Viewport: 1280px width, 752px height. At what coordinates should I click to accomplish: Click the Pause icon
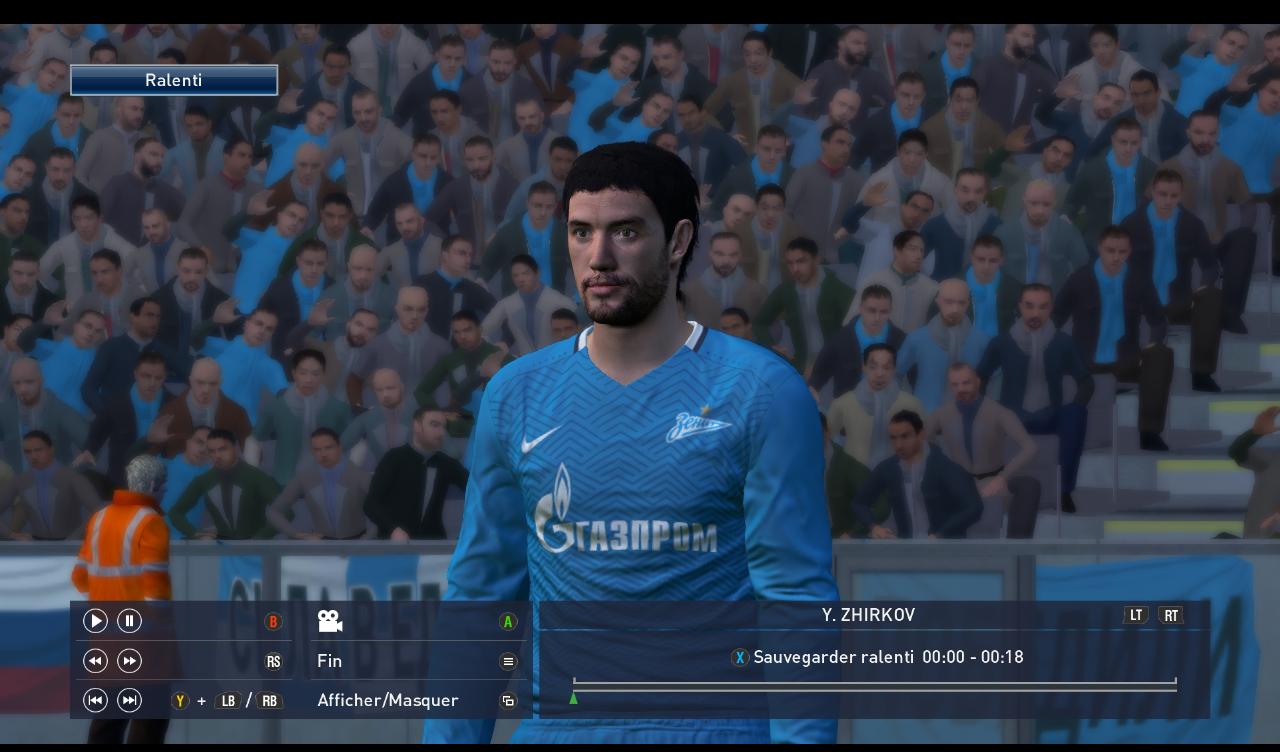129,621
